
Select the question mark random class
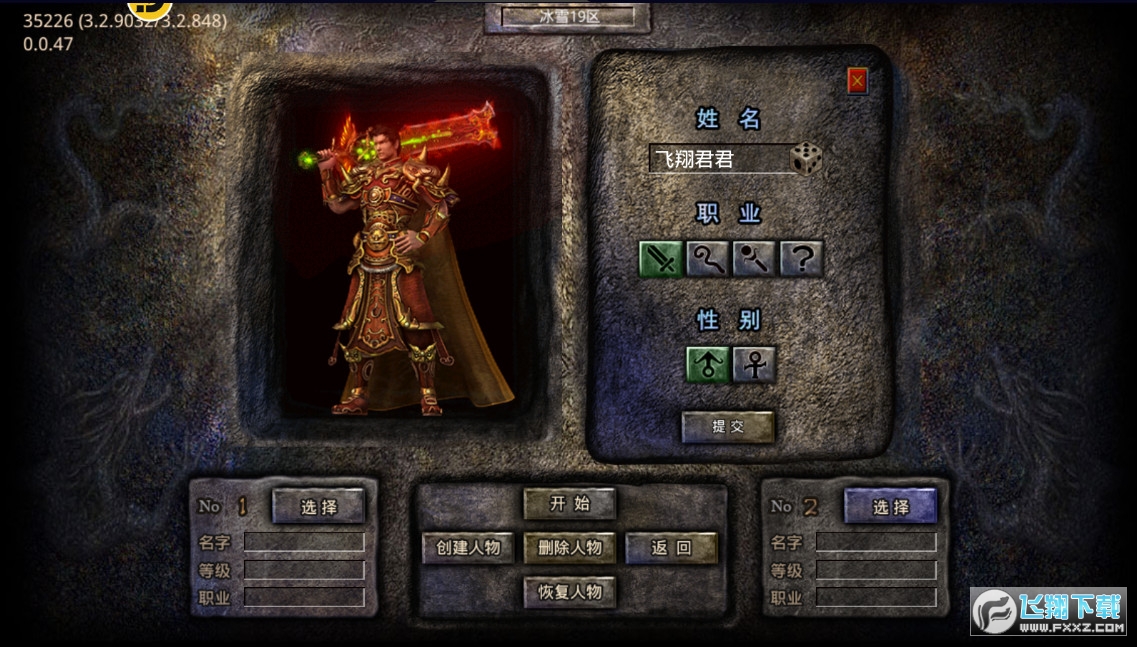[x=801, y=260]
